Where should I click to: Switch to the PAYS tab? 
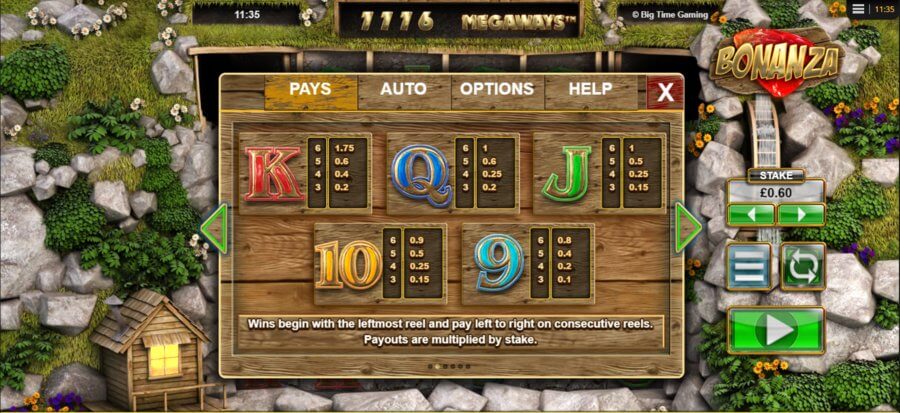tap(310, 90)
